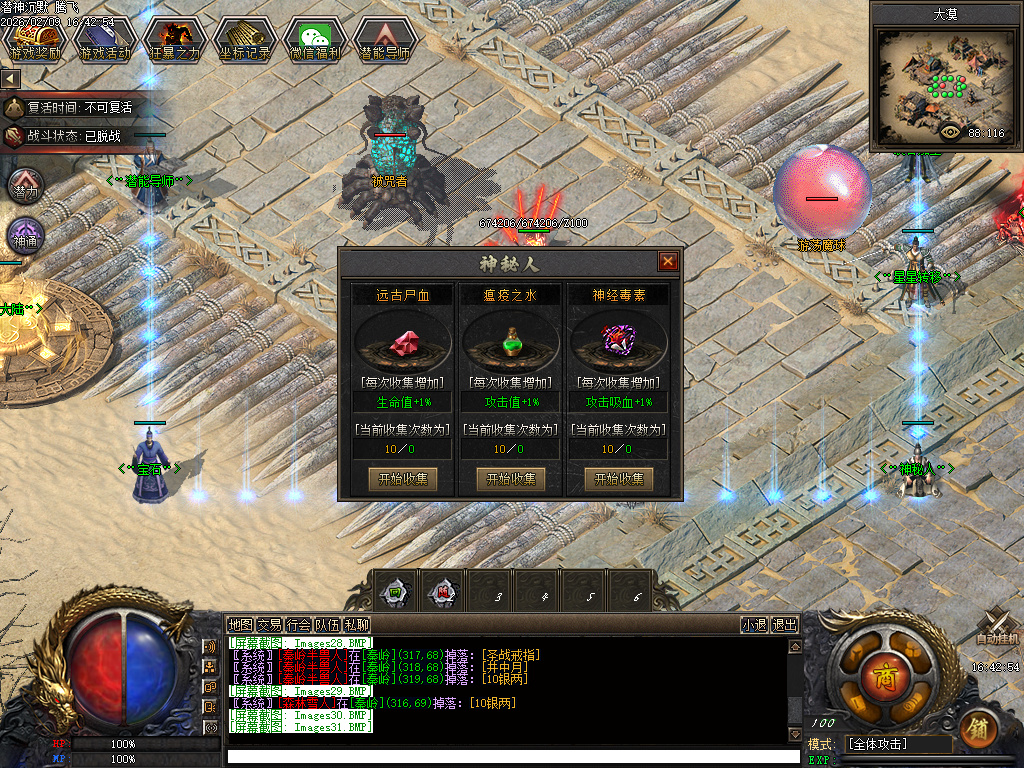Close the 神秘人 dialog window
This screenshot has height=768, width=1024.
668,262
